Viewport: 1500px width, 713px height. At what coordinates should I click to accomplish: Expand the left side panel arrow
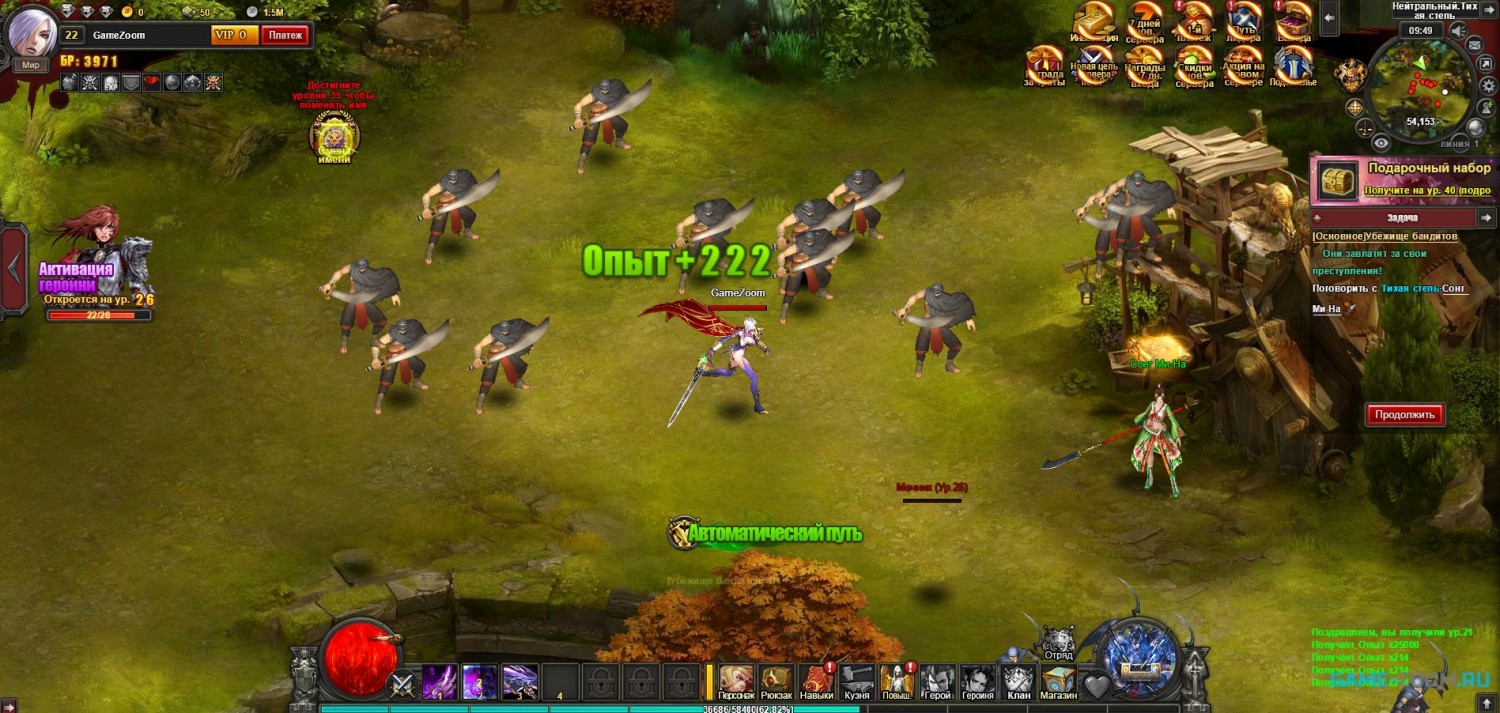pos(14,268)
